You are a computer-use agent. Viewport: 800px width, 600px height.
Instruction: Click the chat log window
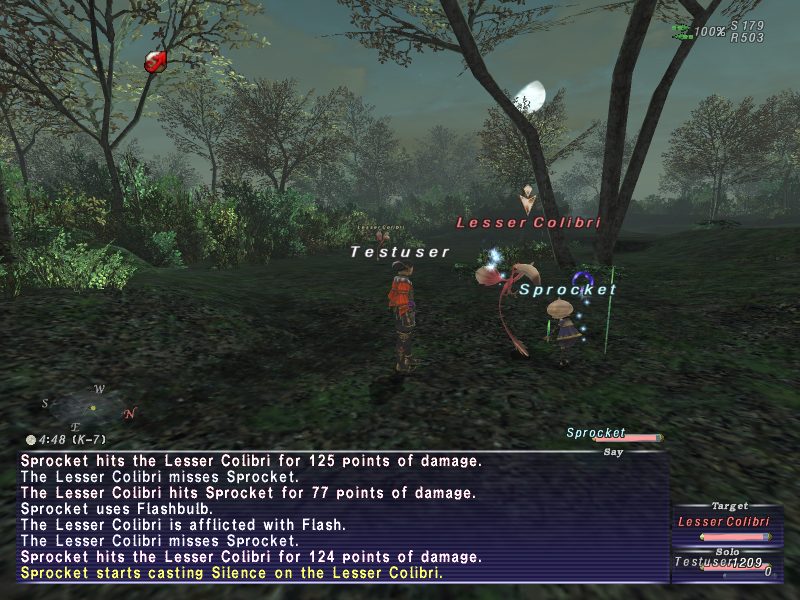[340, 517]
